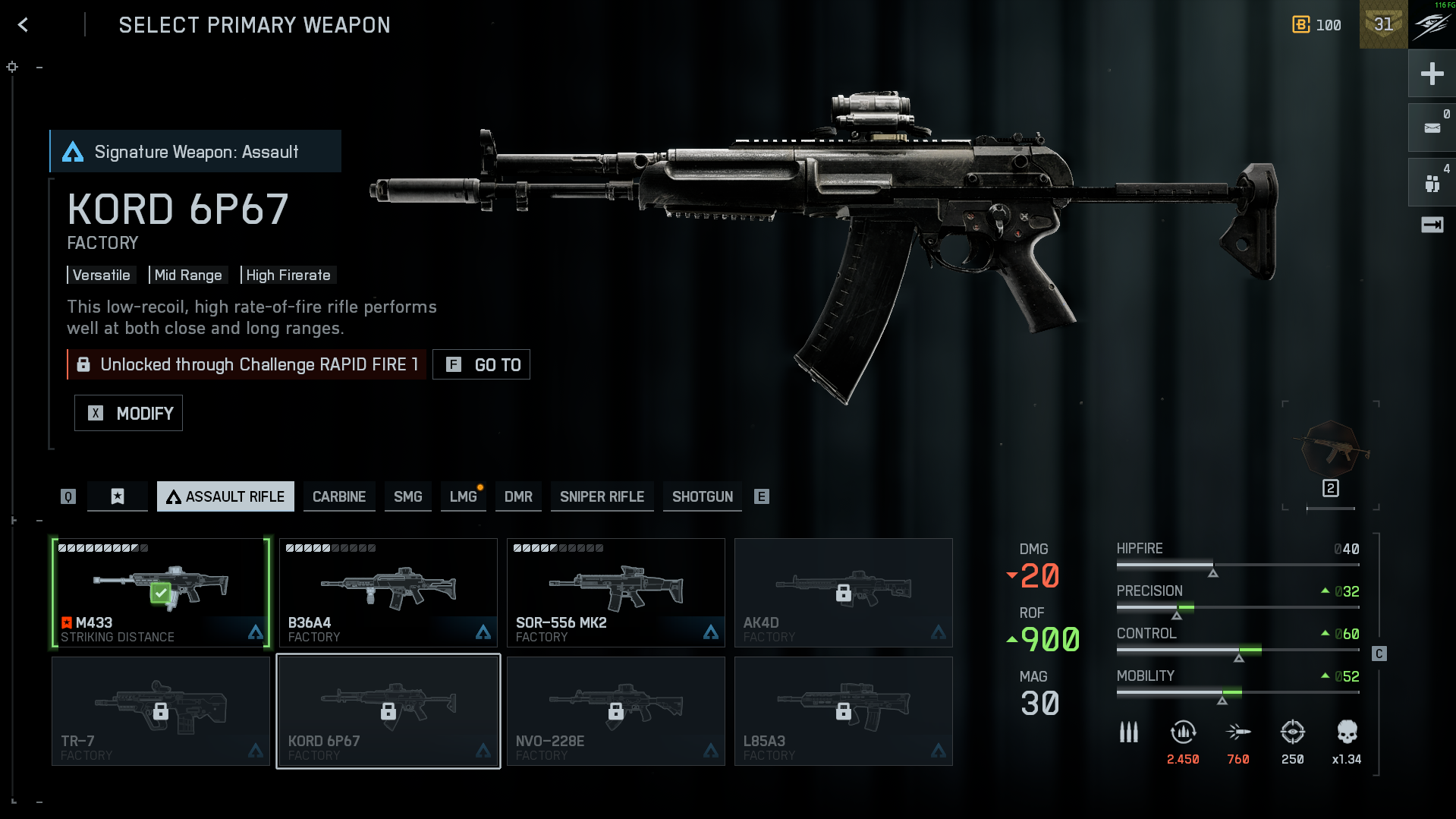Open the Carbine weapon category
This screenshot has width=1456, height=819.
(339, 496)
